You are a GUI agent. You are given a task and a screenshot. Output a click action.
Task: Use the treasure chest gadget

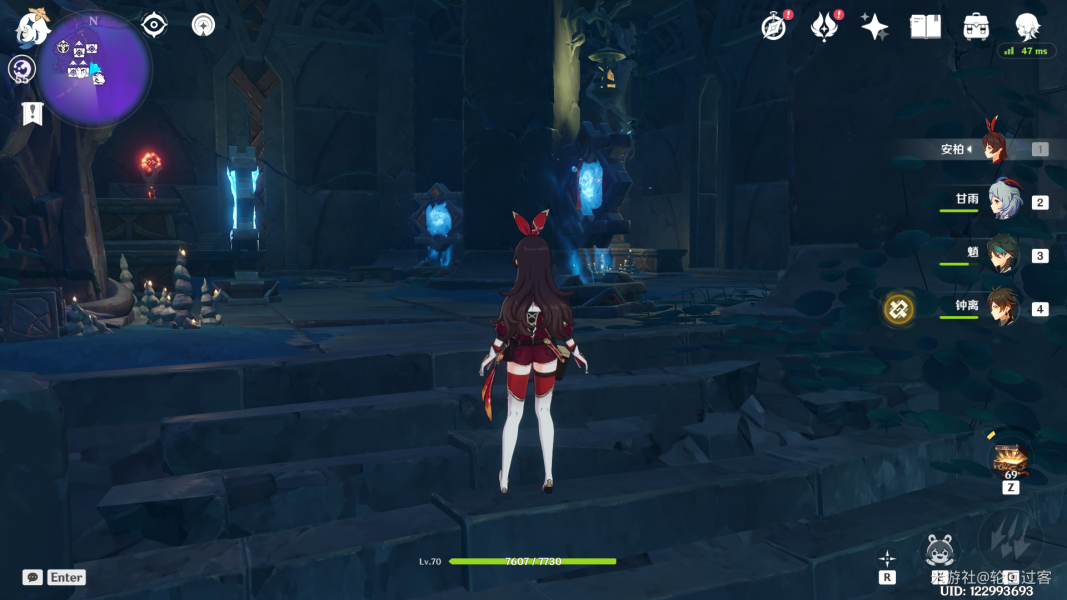[1010, 459]
